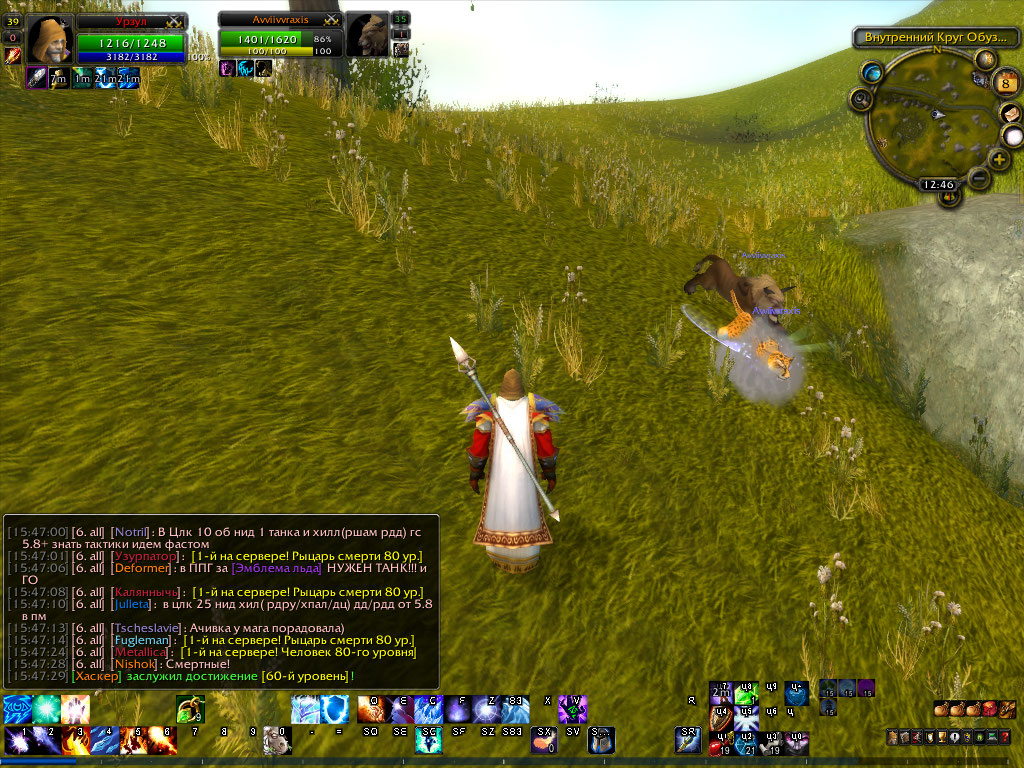1024x768 pixels.
Task: Open the calendar showing day 8
Action: tap(1005, 83)
